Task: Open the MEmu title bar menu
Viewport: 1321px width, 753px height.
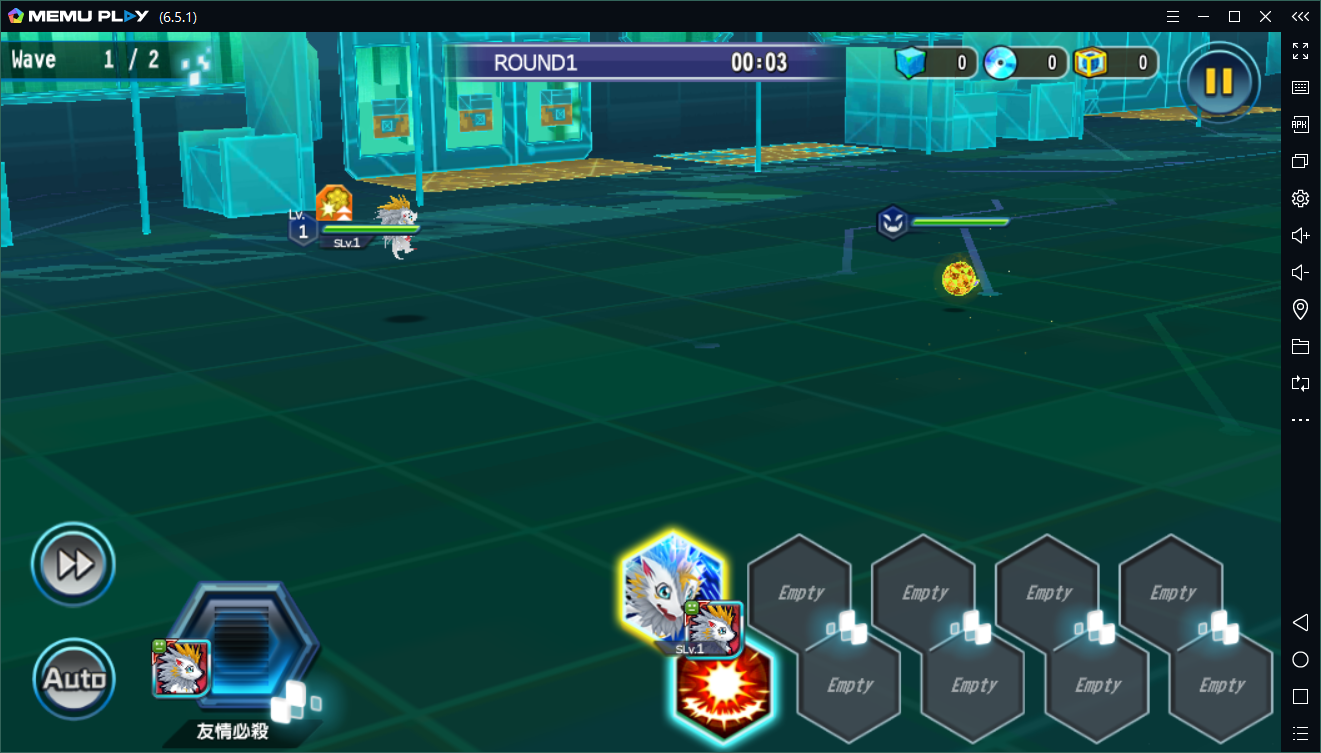Action: point(1173,16)
